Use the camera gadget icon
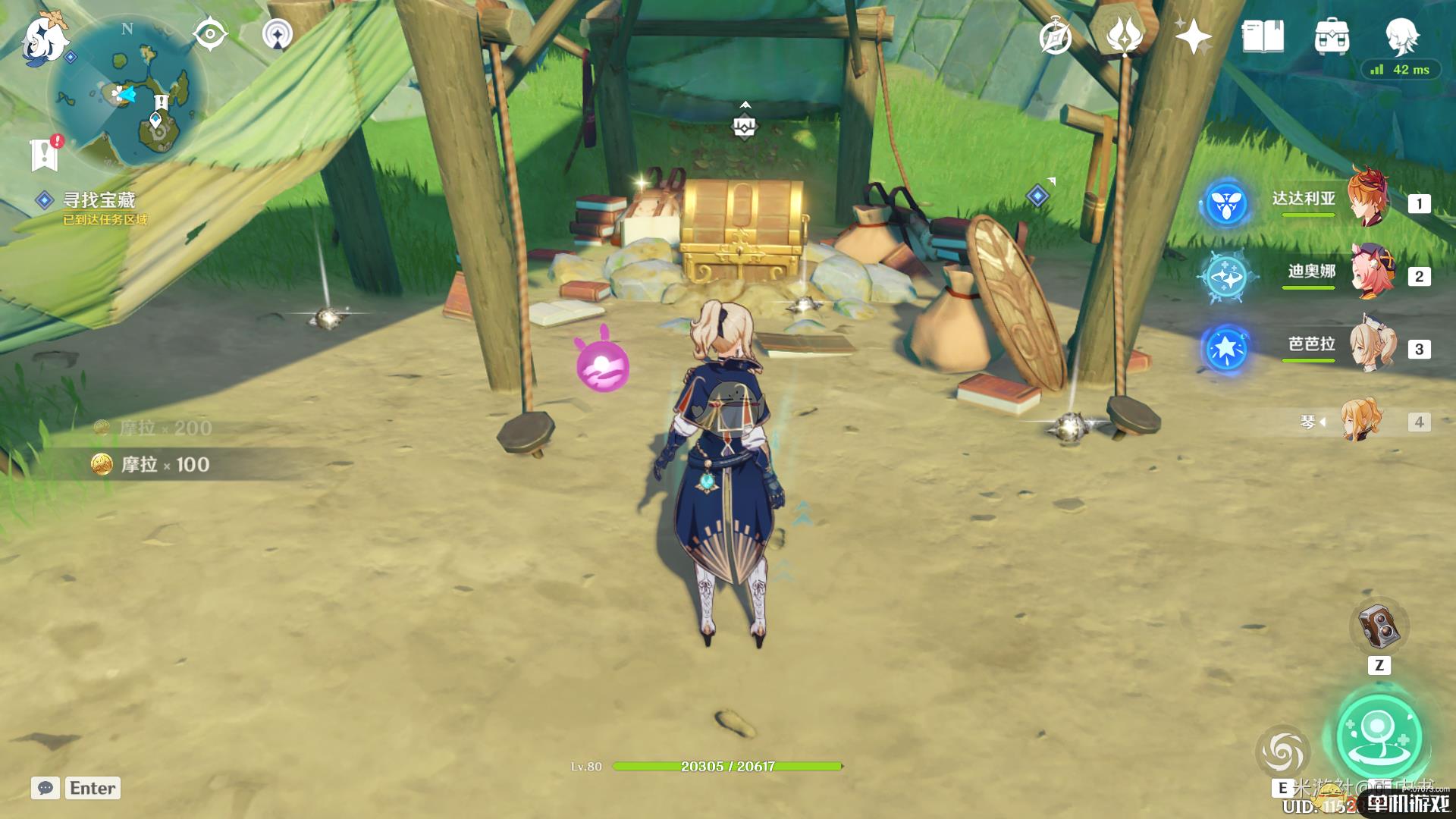This screenshot has width=1456, height=819. pyautogui.click(x=1379, y=626)
